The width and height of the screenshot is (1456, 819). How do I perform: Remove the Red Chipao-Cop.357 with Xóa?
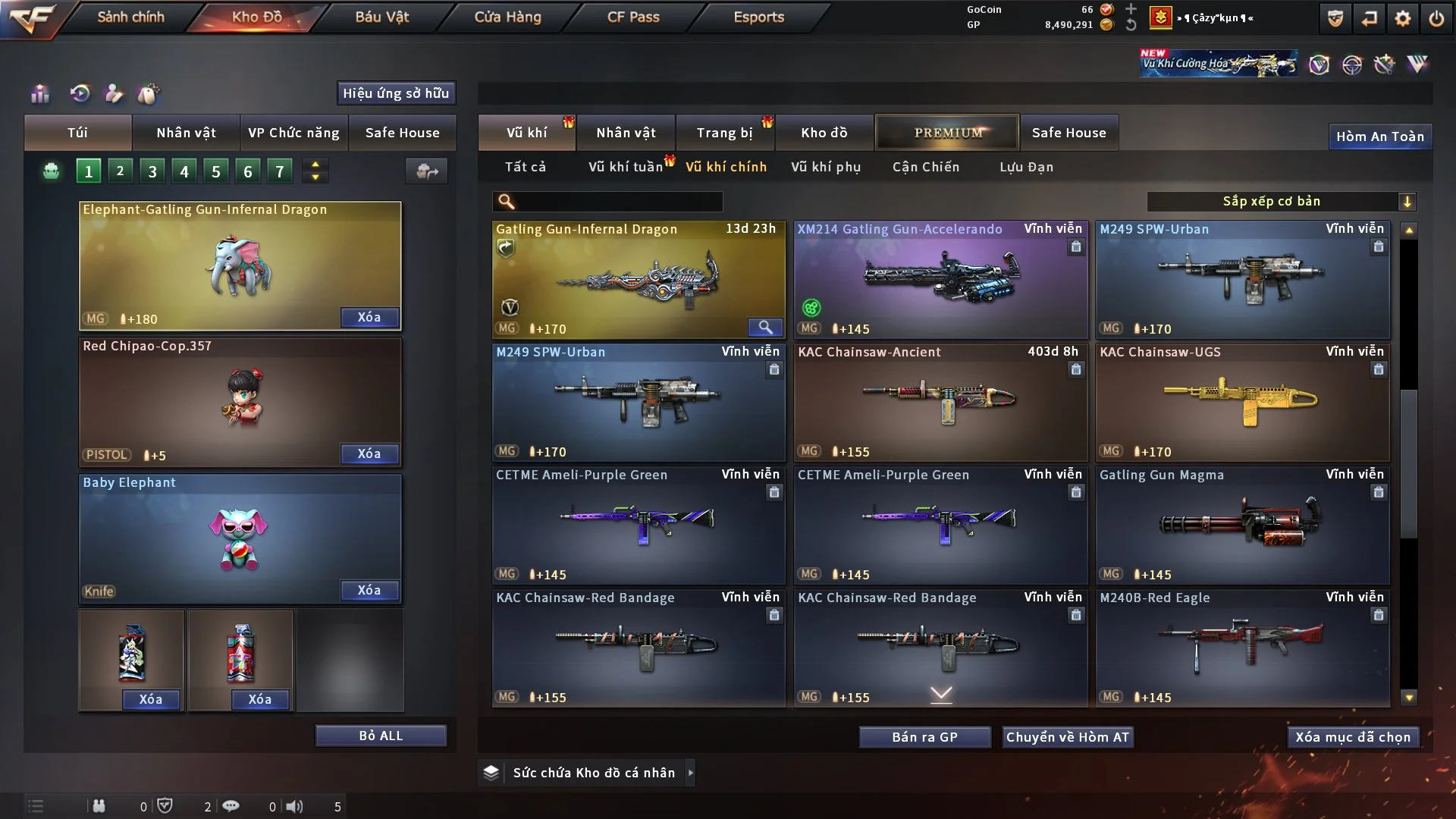369,453
